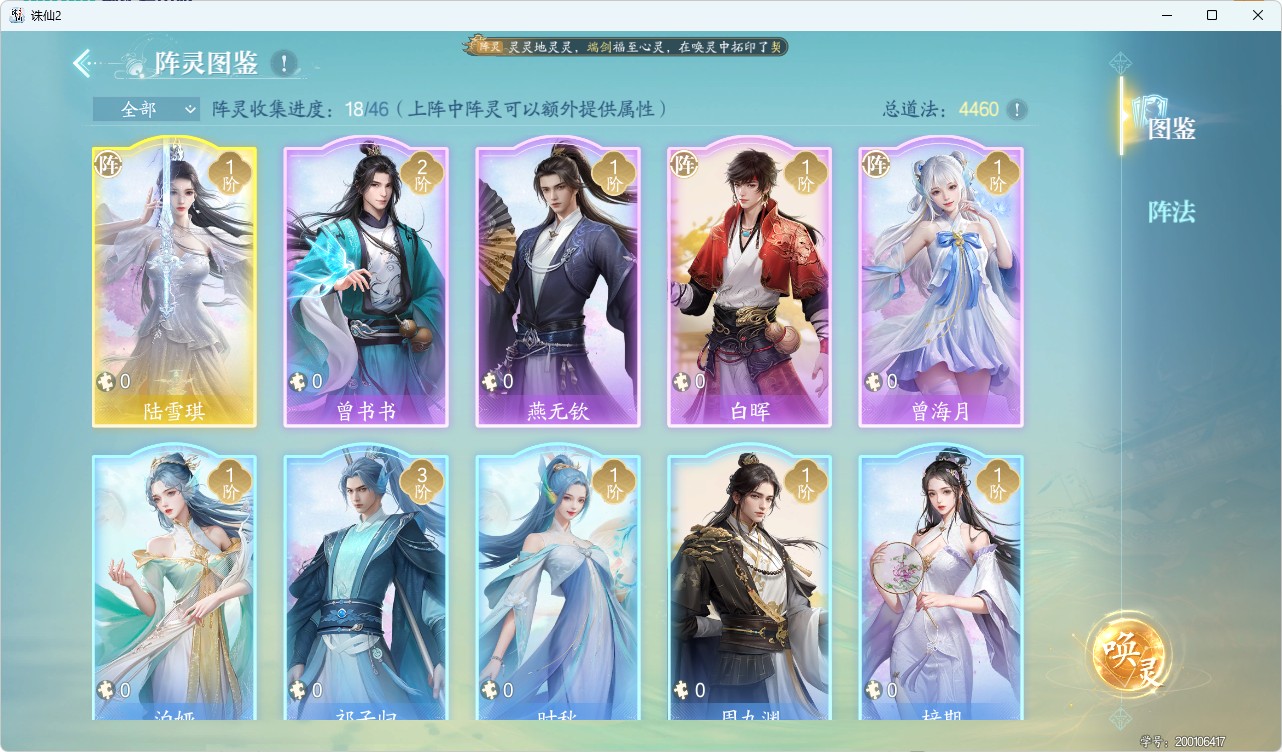
Task: Click the exclamation icon next to 阵灵图鉴 heading
Action: 283,62
